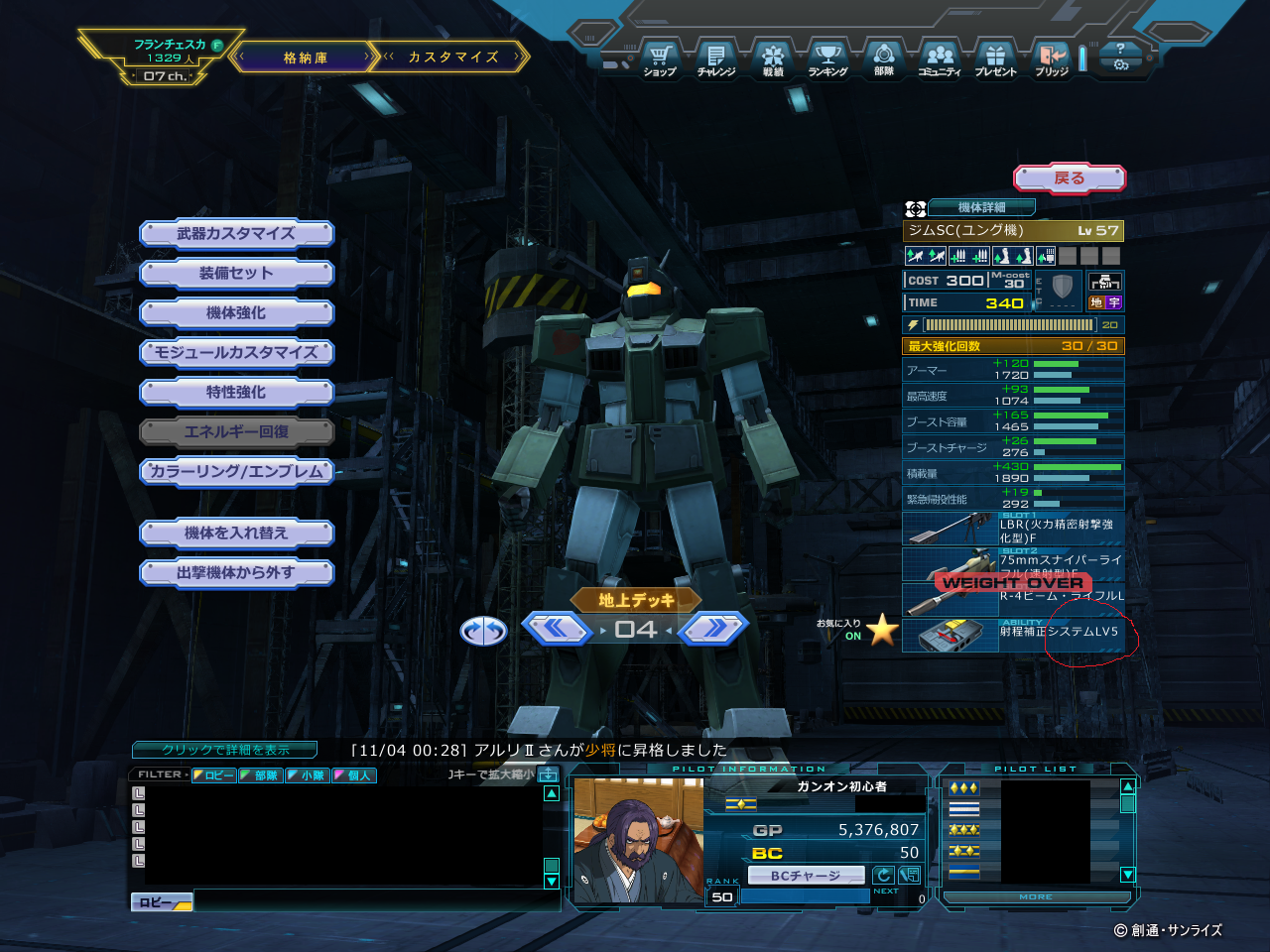
Task: Click the BCチャージ button
Action: point(805,876)
